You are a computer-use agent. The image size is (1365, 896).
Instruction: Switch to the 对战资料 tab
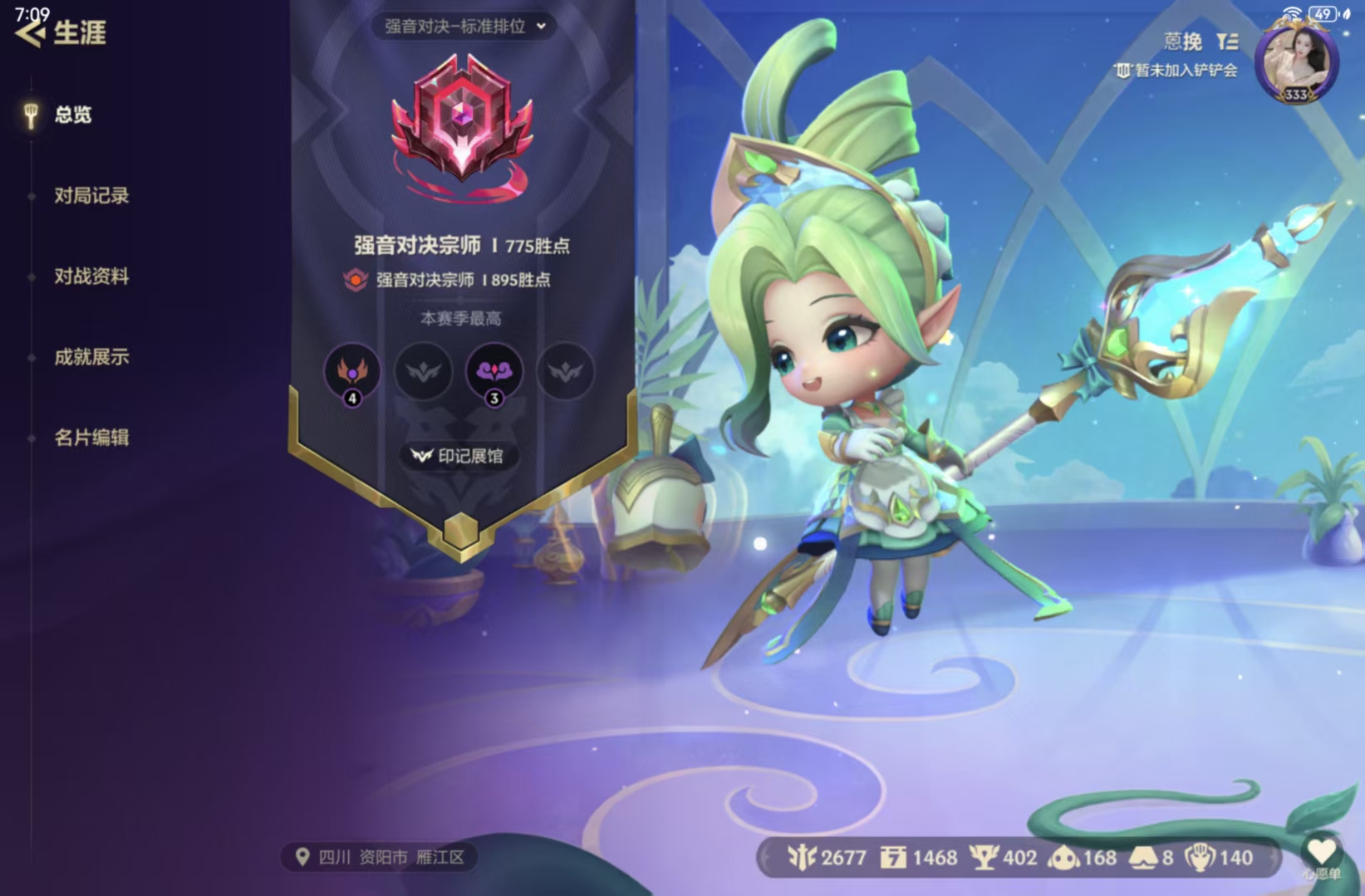(90, 277)
